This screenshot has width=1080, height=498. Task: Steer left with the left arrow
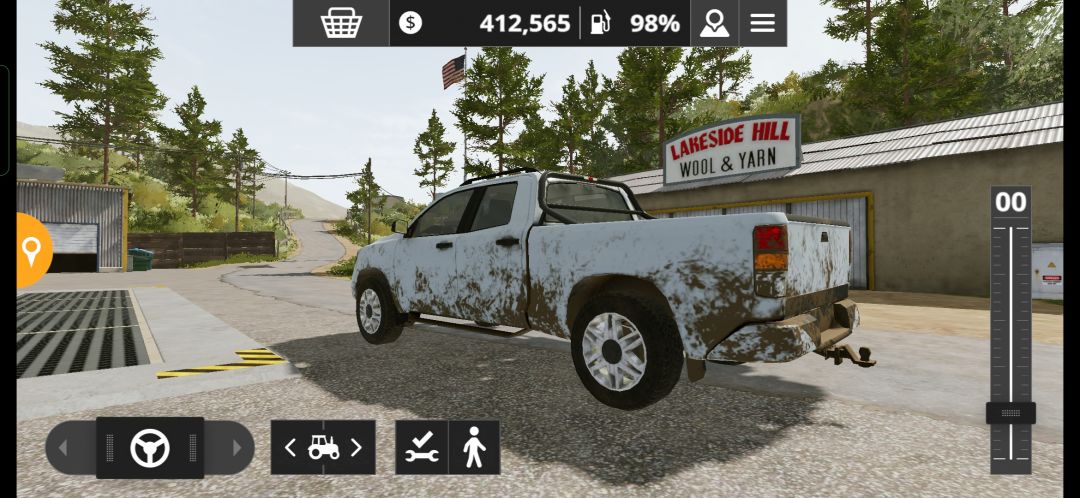(x=65, y=448)
